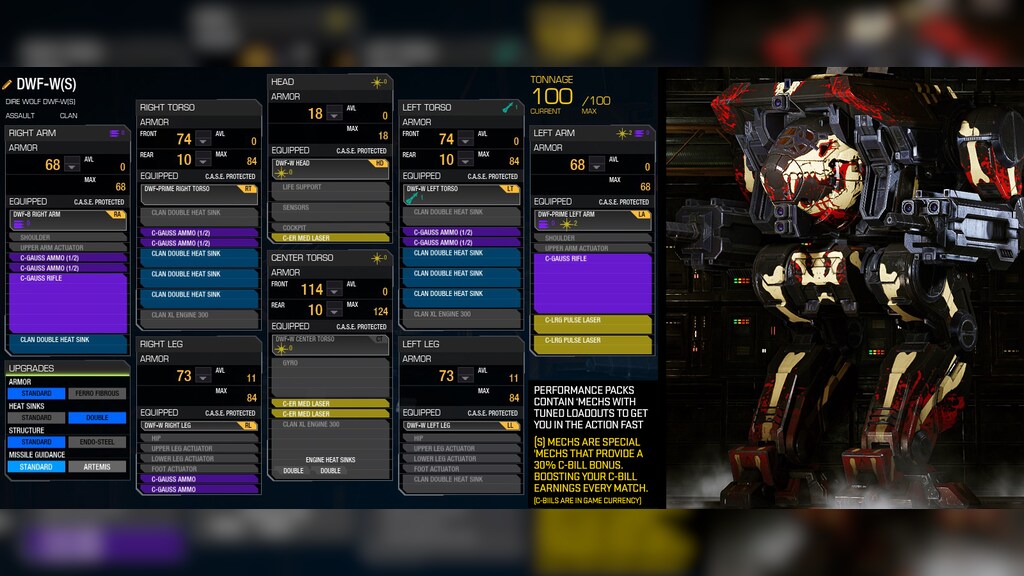Viewport: 1024px width, 576px height.
Task: Select the C-Gauss Rifle in the Right Arm
Action: tap(68, 302)
